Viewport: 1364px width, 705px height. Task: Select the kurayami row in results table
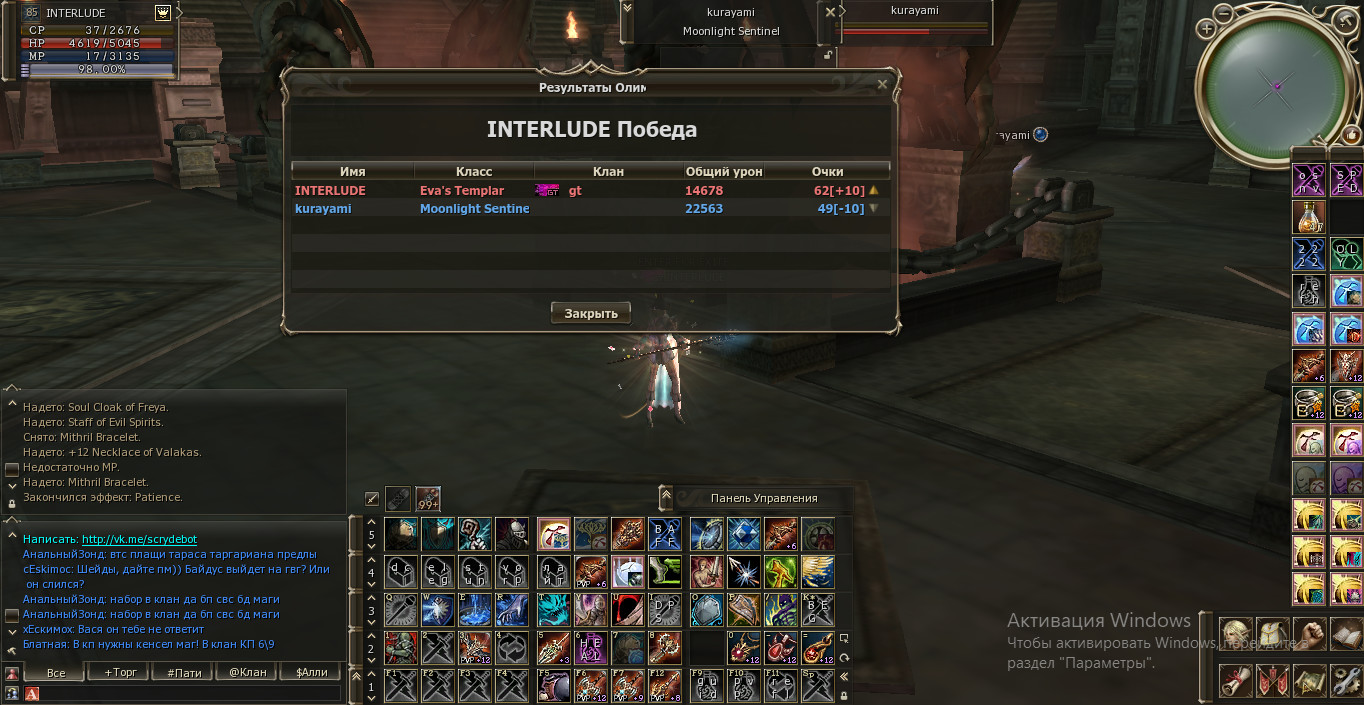pyautogui.click(x=590, y=209)
